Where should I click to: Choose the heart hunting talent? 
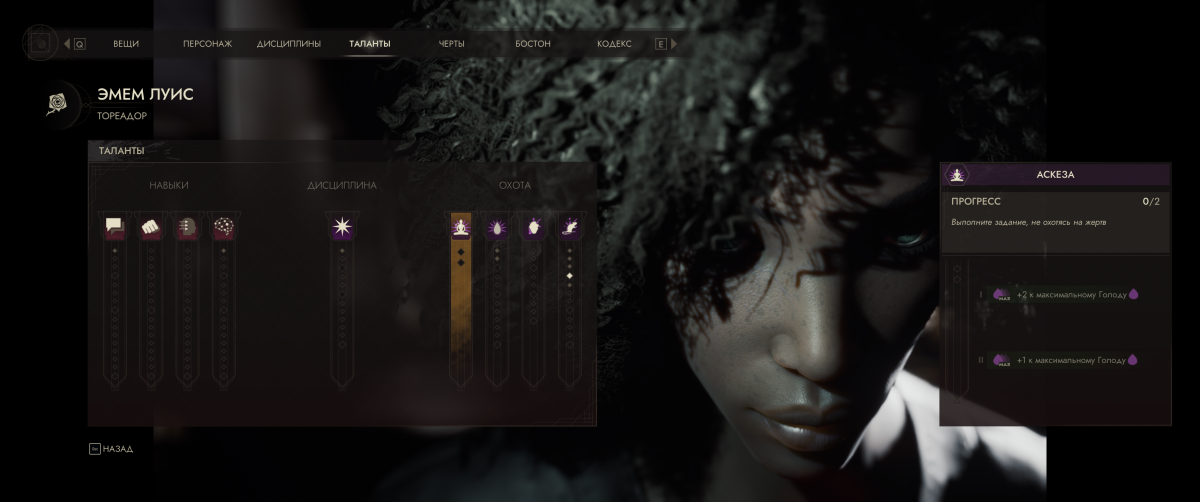pos(533,227)
